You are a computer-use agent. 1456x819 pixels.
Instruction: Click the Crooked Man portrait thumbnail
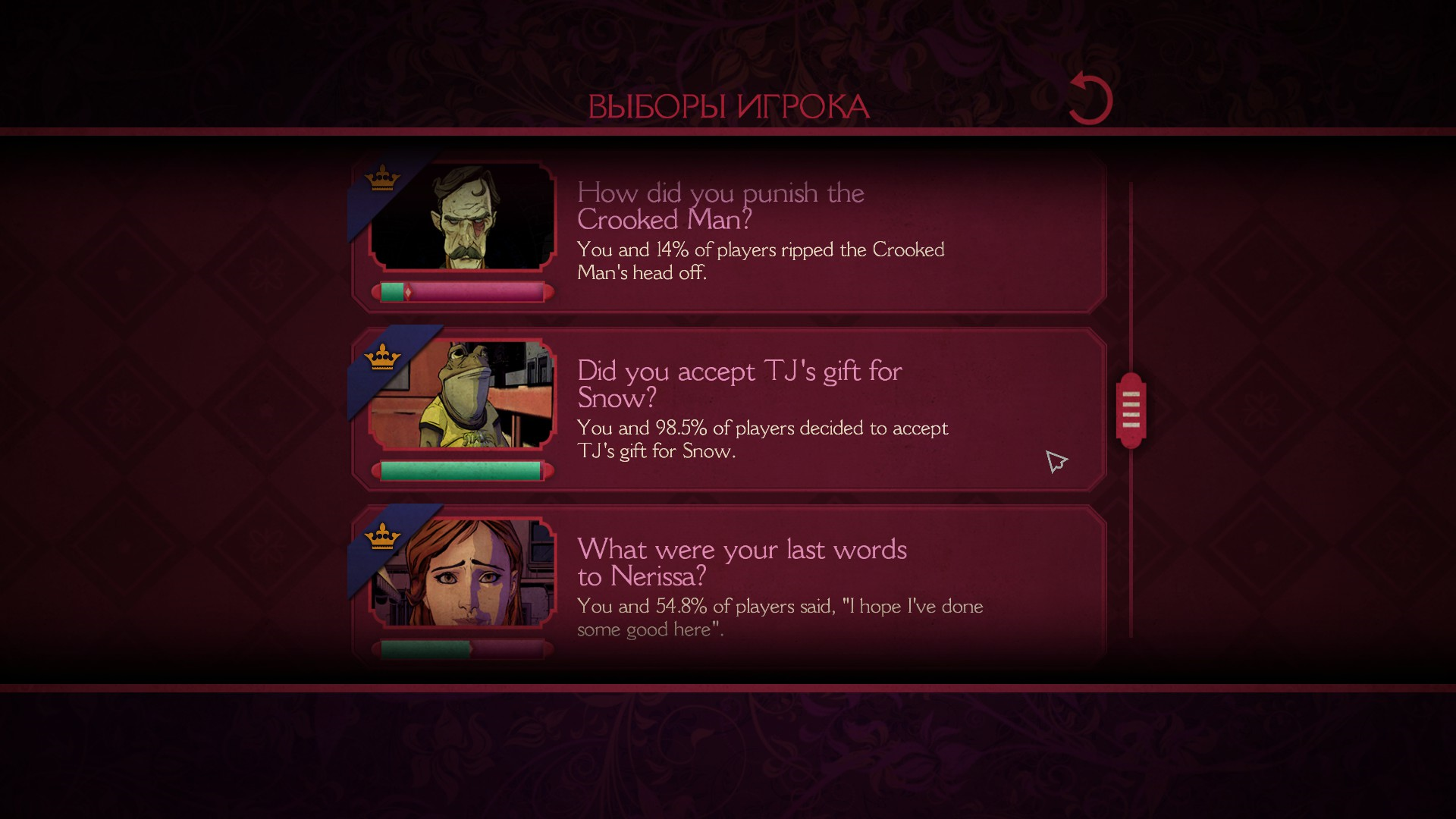point(463,218)
